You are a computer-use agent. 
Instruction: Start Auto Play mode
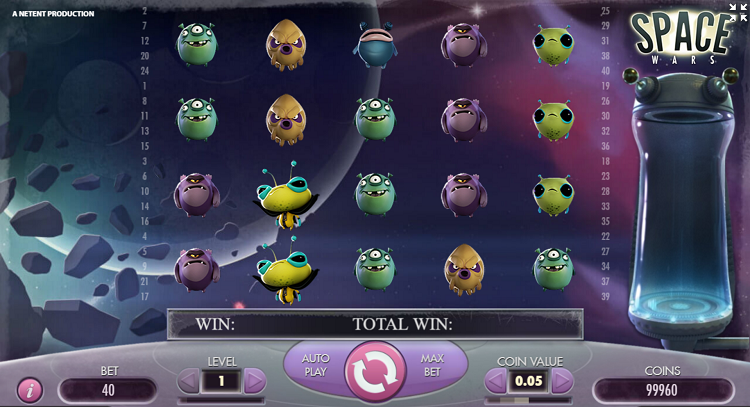point(316,364)
